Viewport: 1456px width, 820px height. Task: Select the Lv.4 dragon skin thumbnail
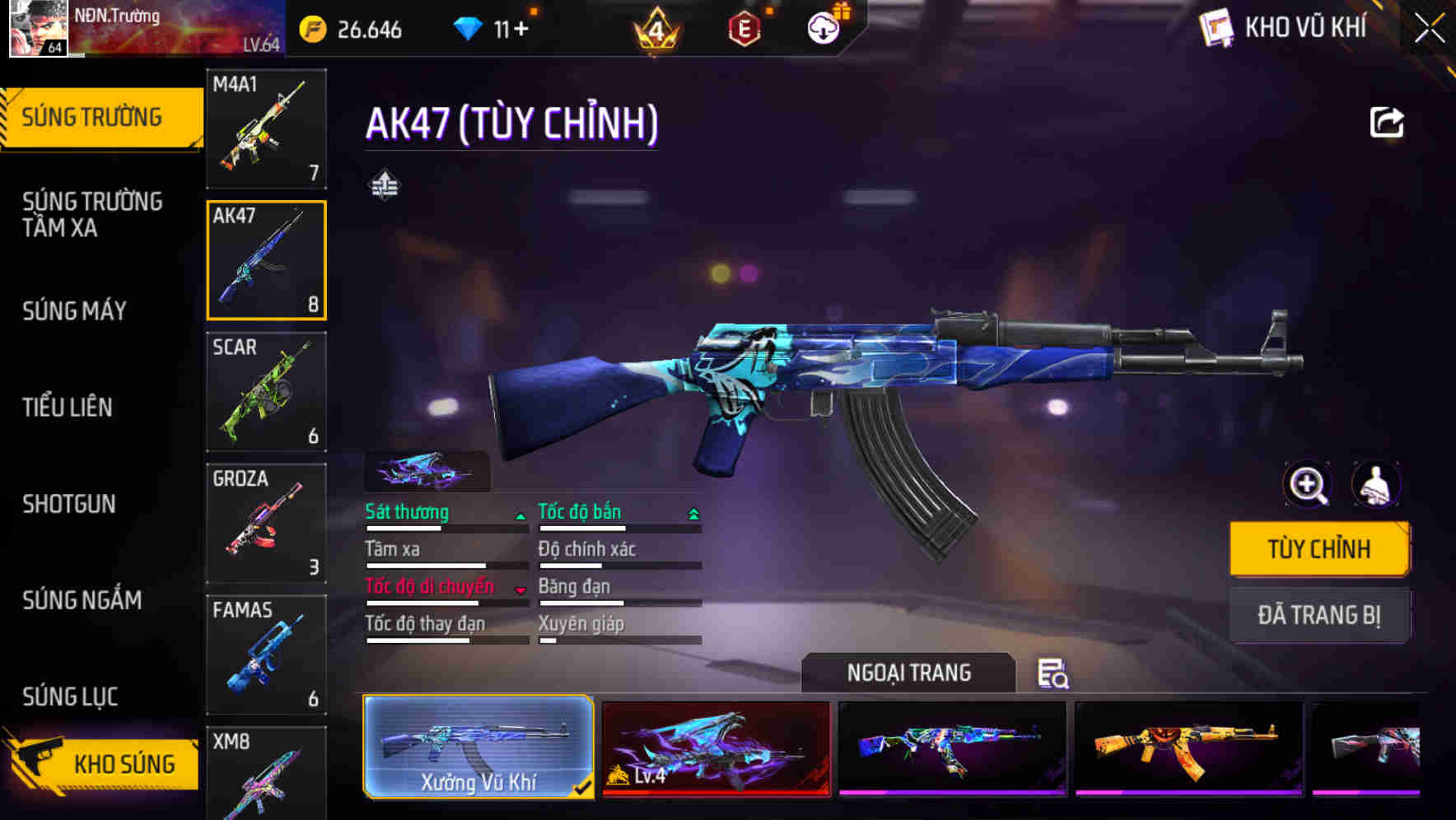[x=715, y=749]
